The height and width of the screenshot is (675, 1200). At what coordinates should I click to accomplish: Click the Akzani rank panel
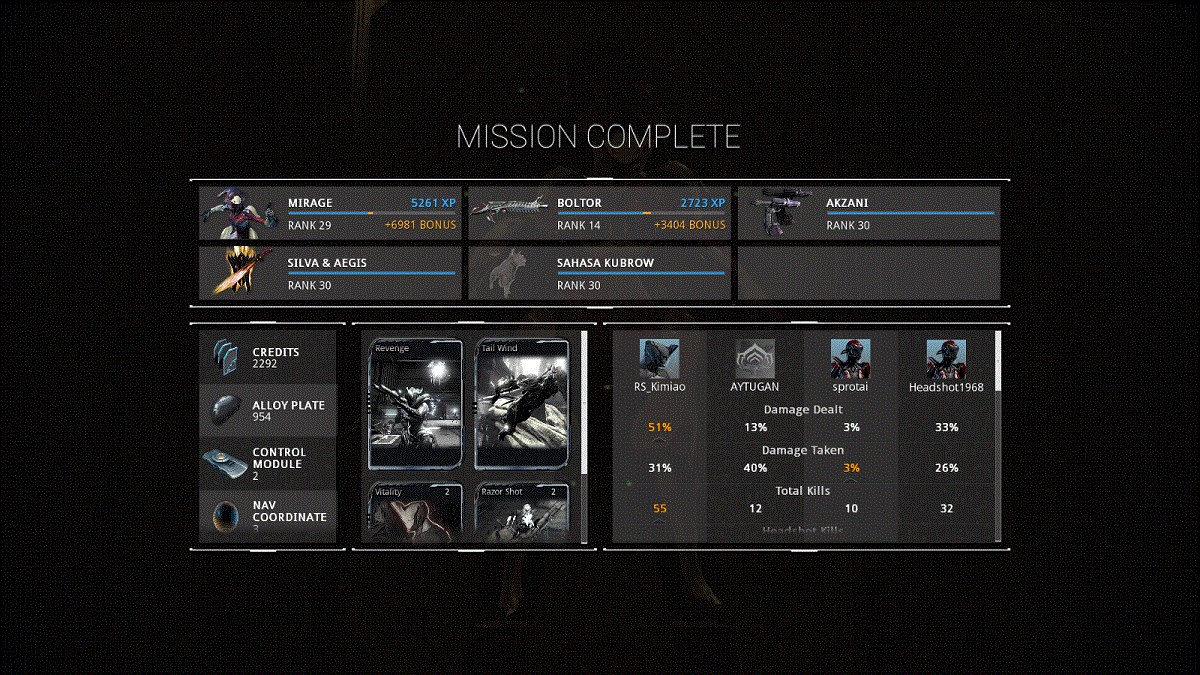[x=868, y=214]
